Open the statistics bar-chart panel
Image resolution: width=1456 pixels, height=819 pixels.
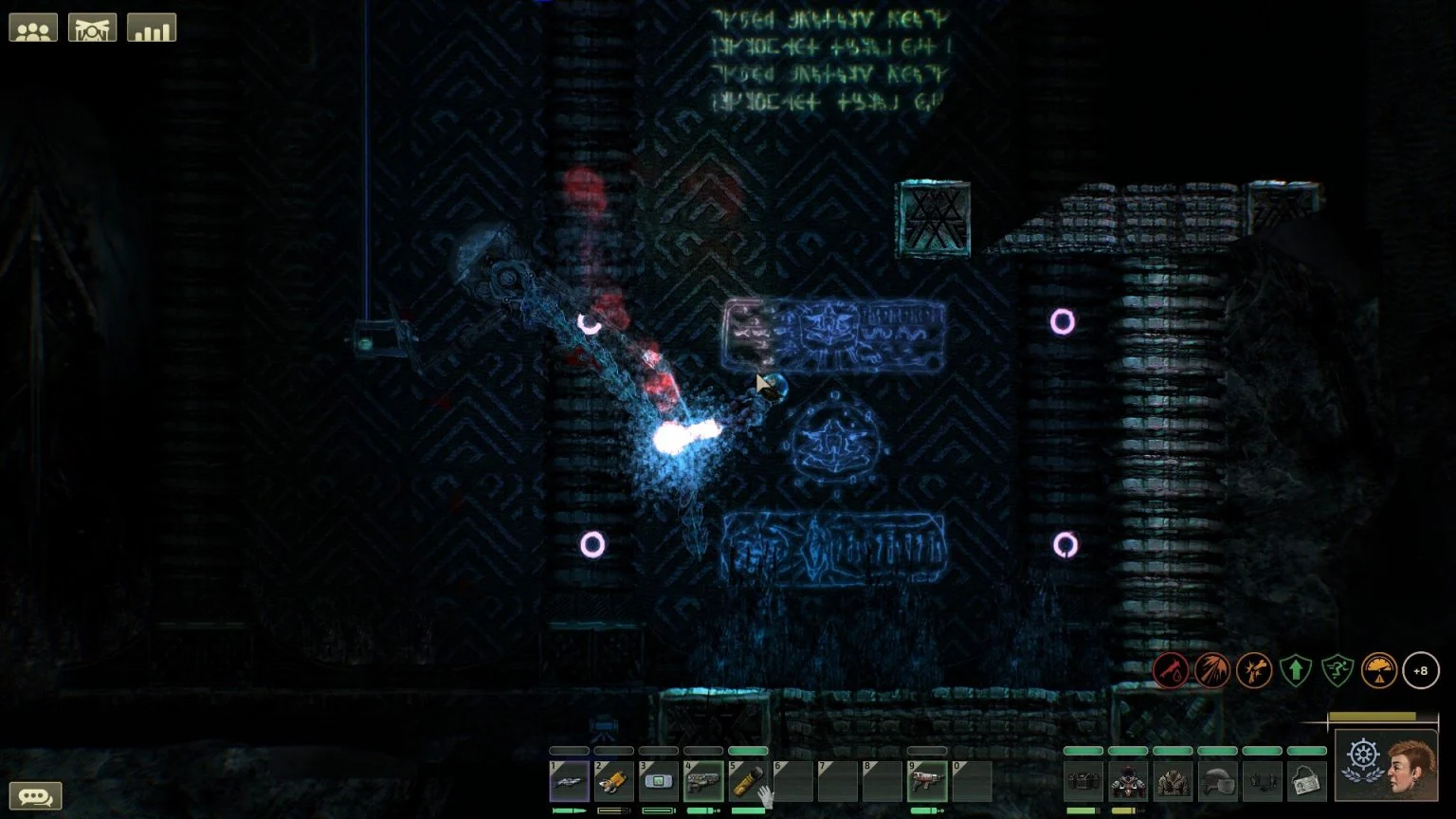(151, 27)
